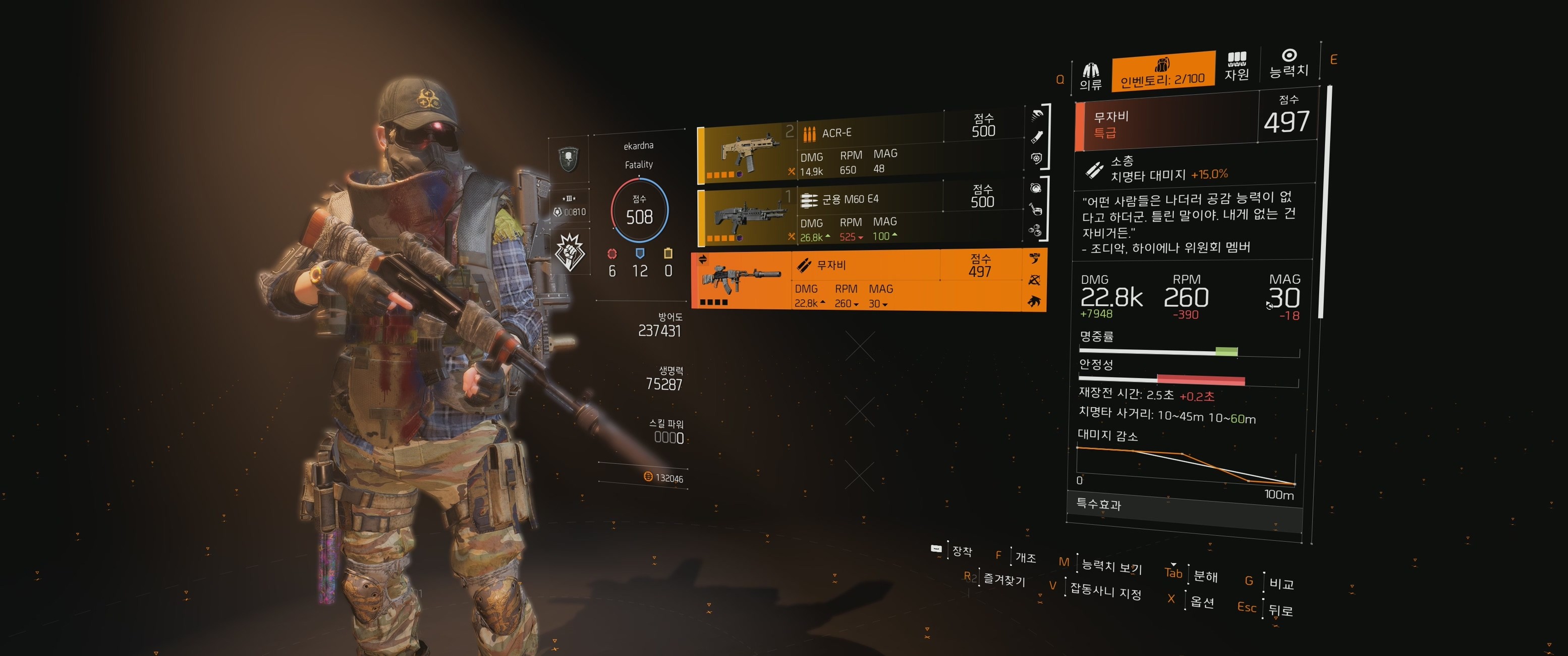Switch to the 의류 apparel tab
This screenshot has height=656, width=1568.
tap(1090, 77)
